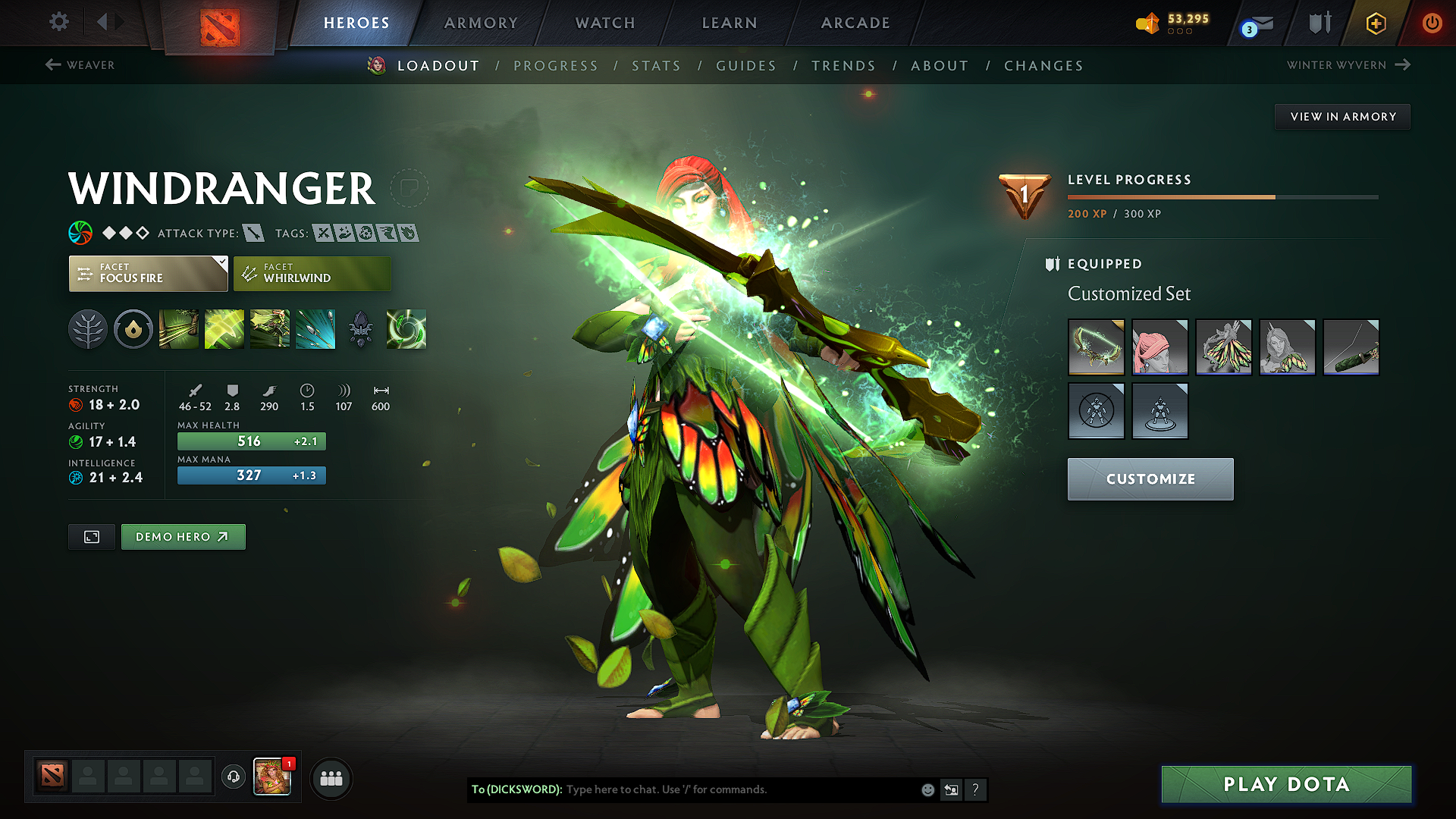Click the CUSTOMIZE button under Equipped
The image size is (1456, 819).
coord(1150,479)
